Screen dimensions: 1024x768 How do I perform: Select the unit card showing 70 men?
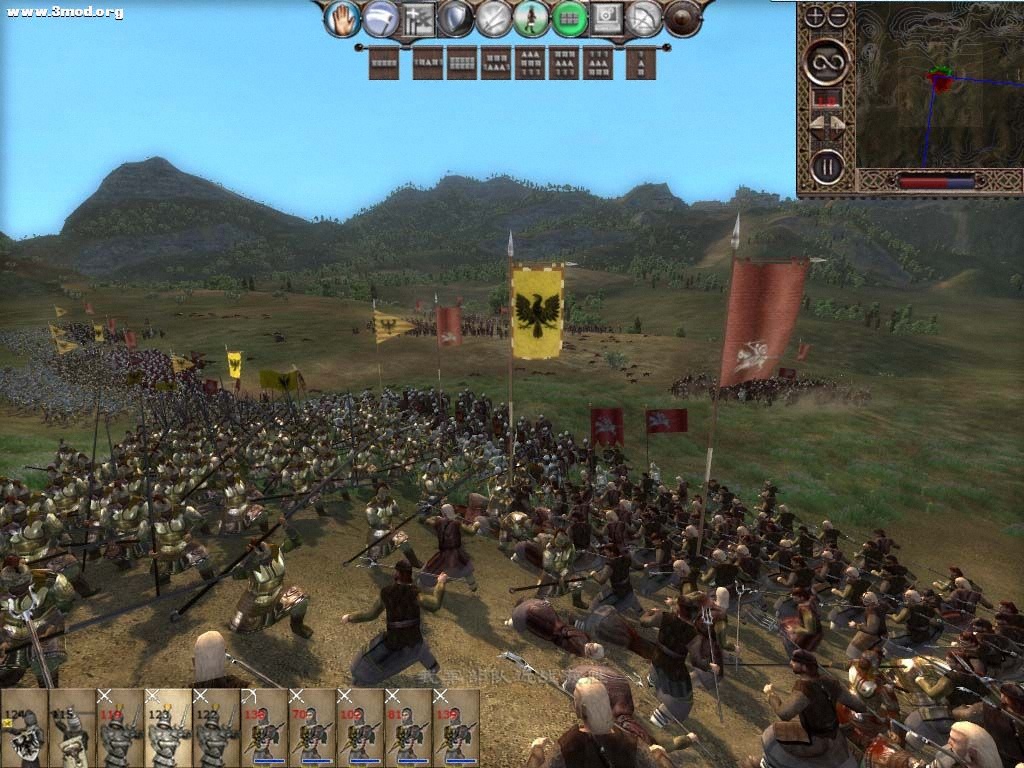312,728
